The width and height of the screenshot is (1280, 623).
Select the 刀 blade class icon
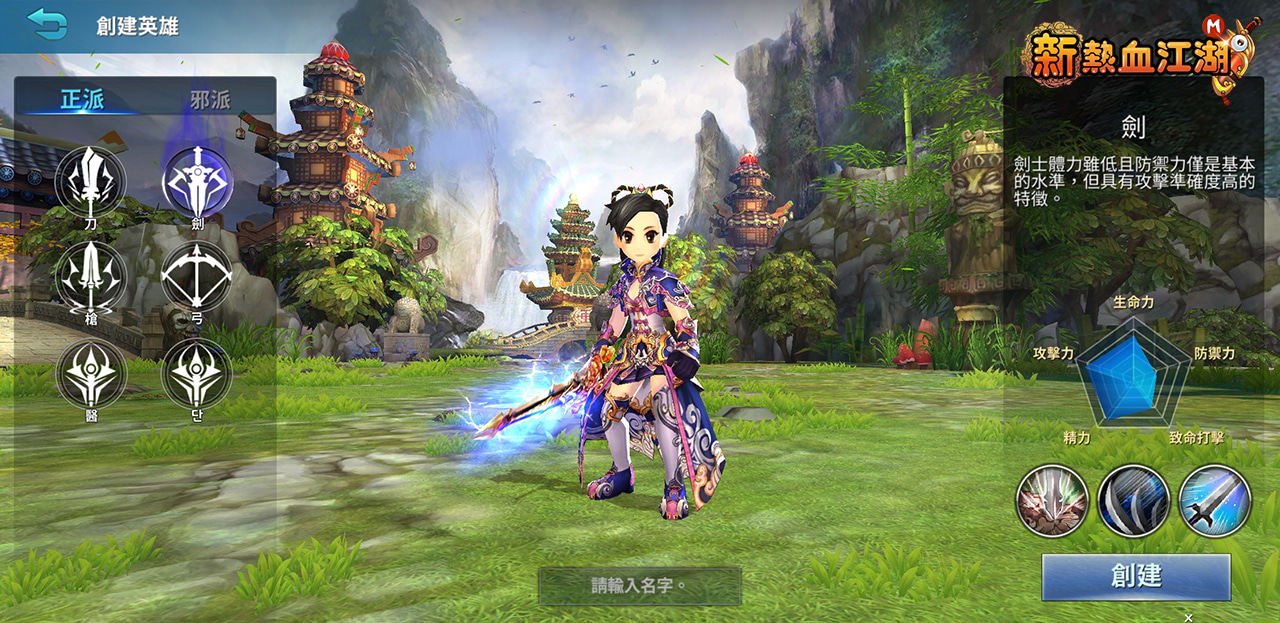tap(91, 181)
